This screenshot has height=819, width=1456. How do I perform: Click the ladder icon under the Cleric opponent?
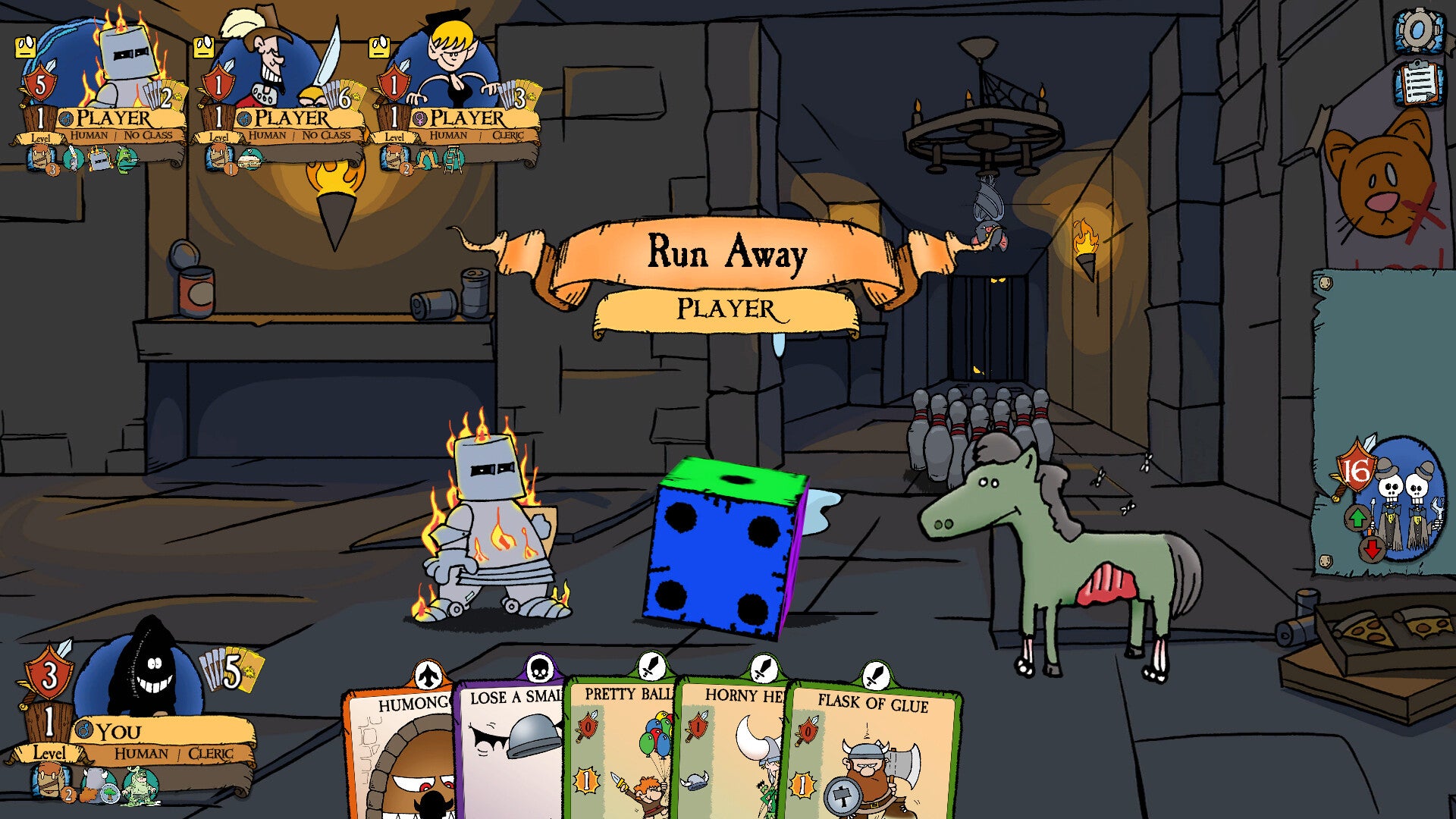pos(455,159)
